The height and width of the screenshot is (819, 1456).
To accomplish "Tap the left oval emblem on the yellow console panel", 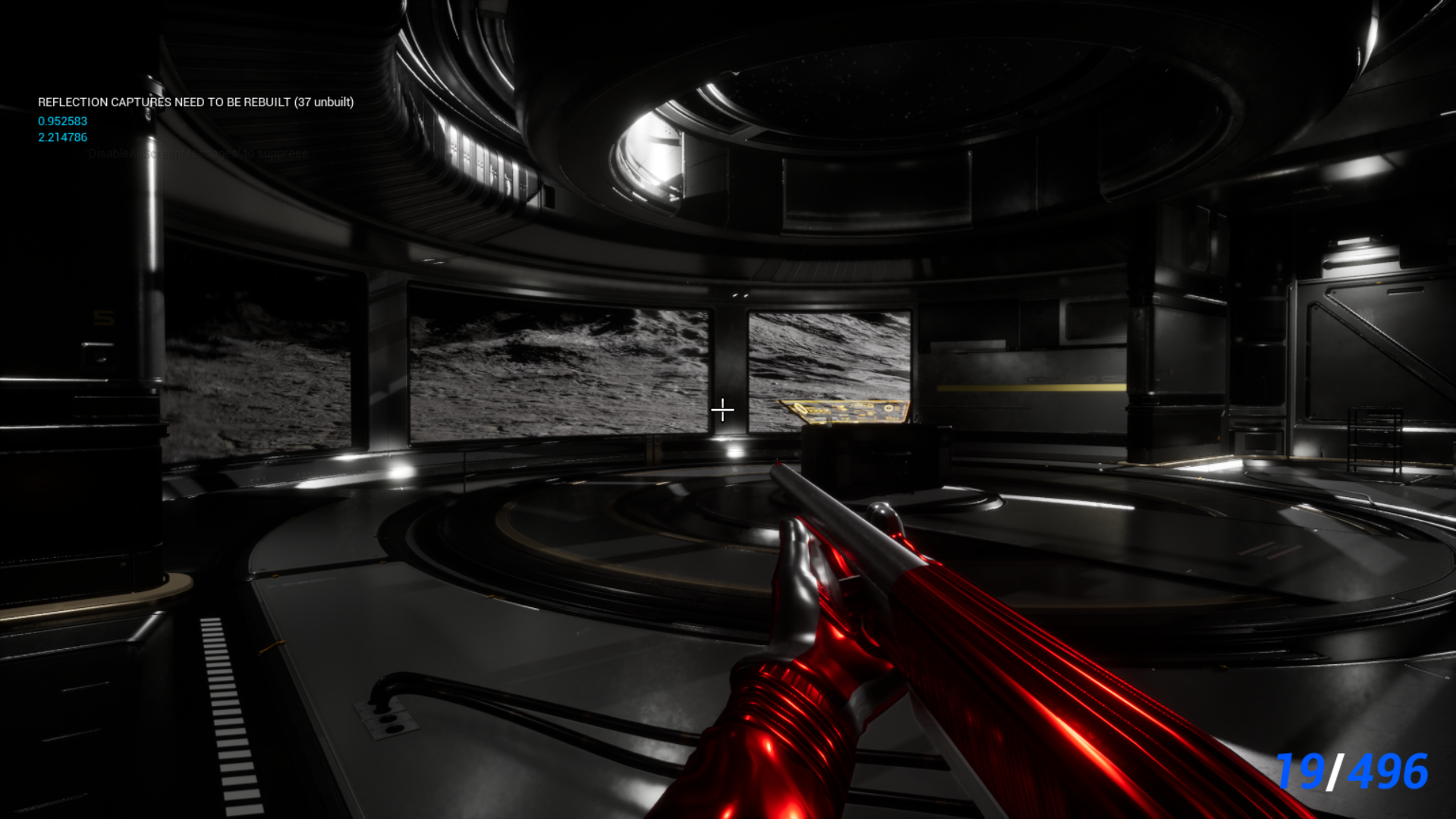I will coord(800,409).
